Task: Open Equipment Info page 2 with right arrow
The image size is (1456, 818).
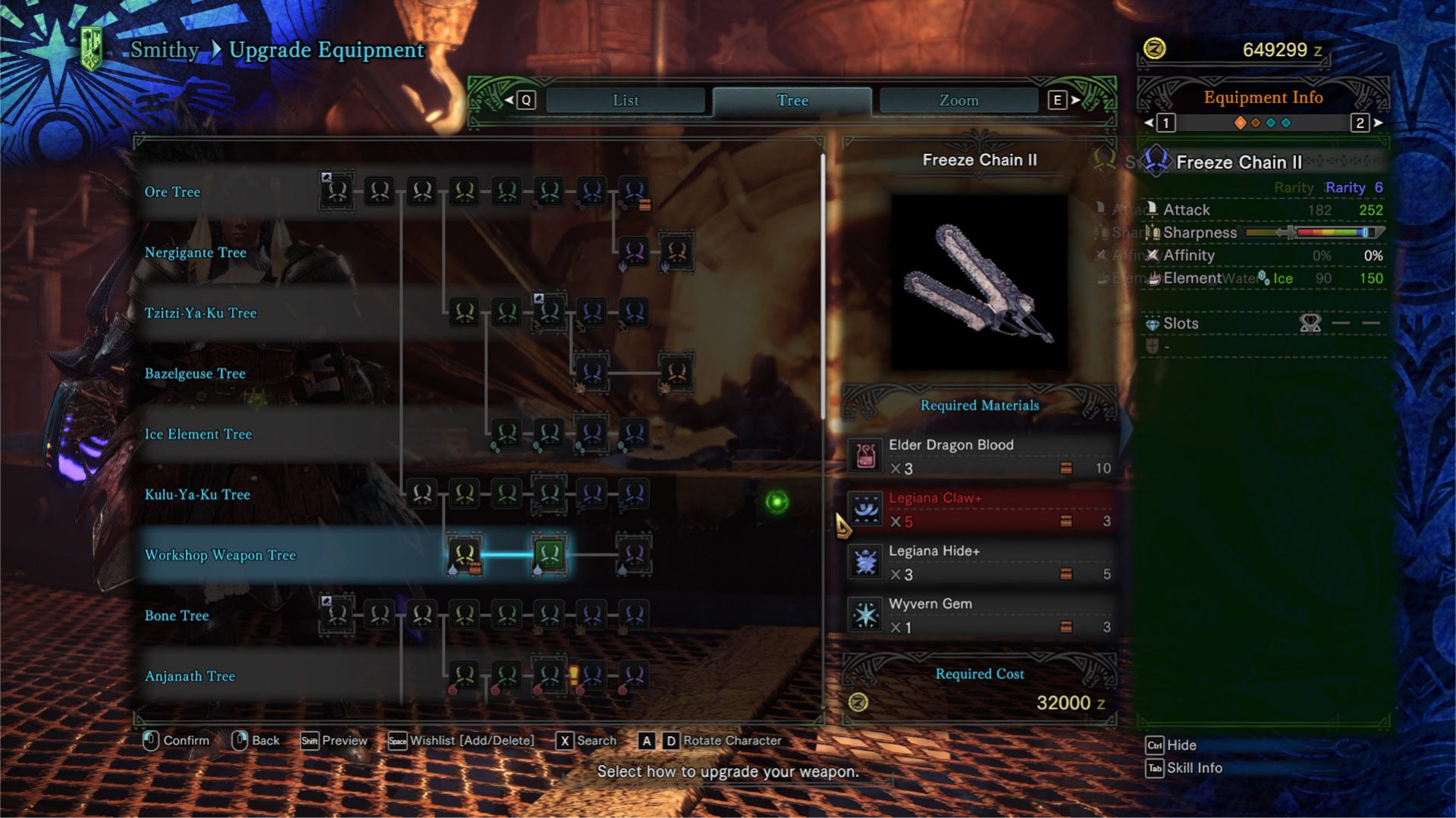Action: coord(1376,123)
